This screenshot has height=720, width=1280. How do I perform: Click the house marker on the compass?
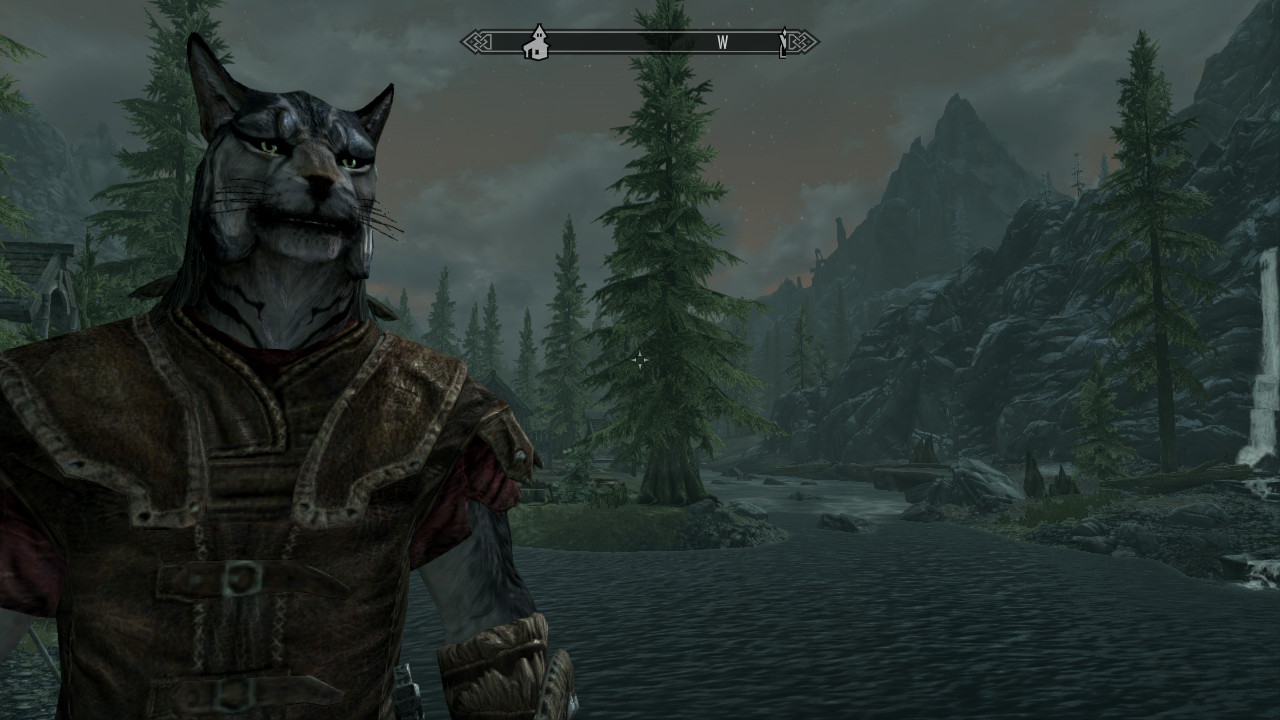pos(536,43)
